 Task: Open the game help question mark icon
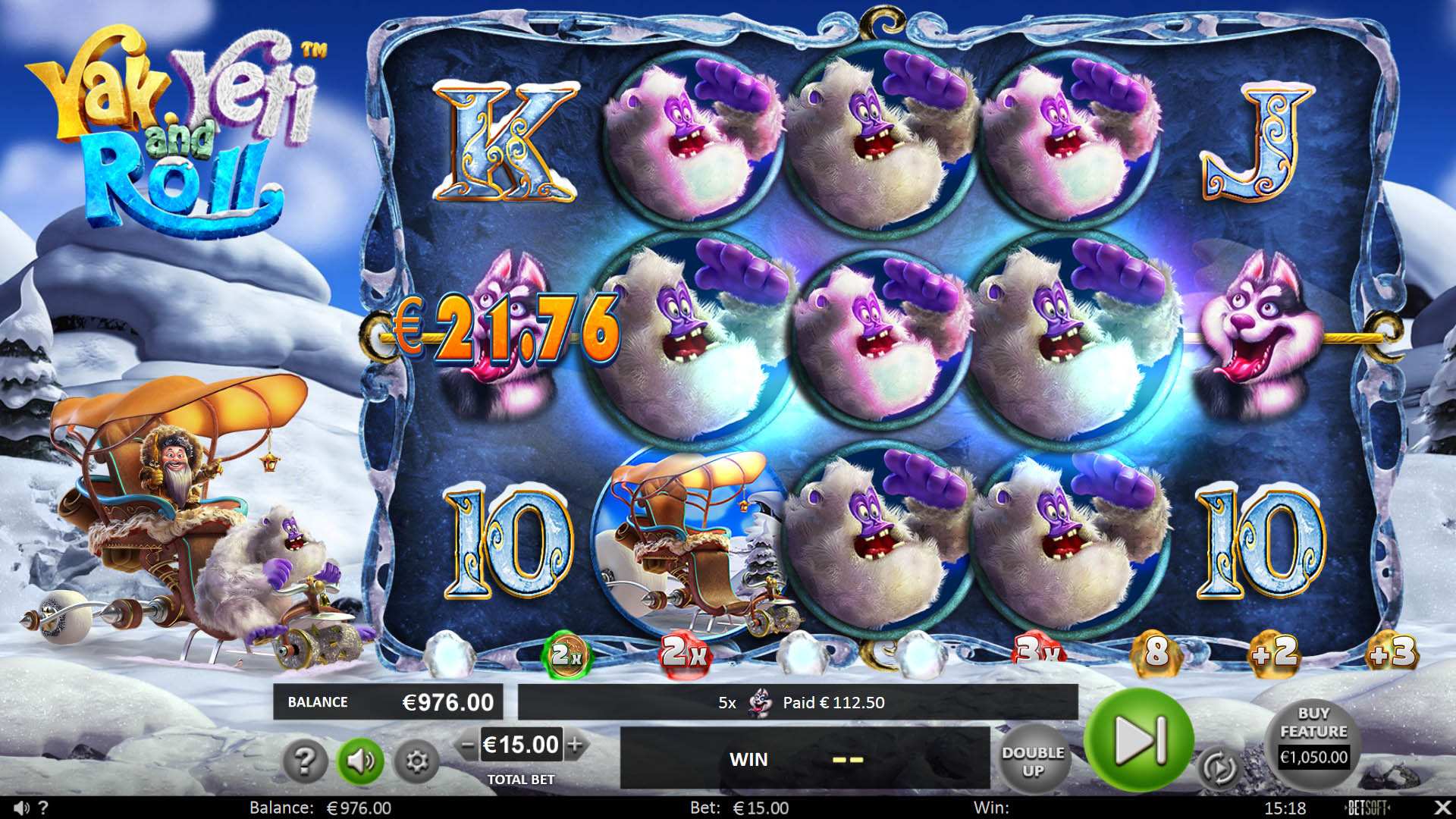306,761
